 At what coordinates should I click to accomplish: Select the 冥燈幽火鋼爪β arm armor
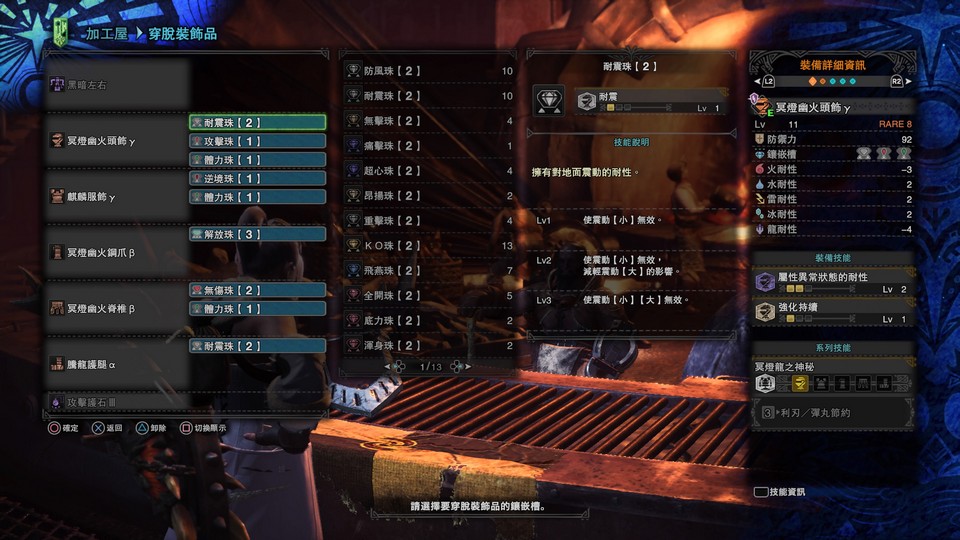click(x=118, y=253)
